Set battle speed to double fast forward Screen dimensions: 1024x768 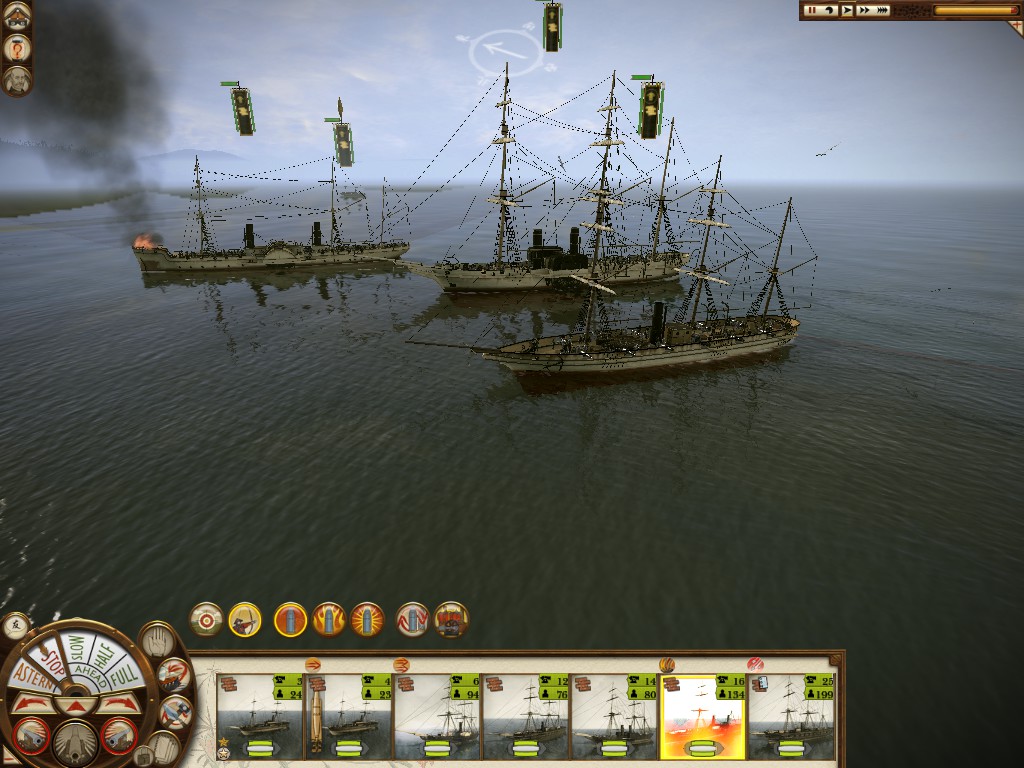(864, 10)
